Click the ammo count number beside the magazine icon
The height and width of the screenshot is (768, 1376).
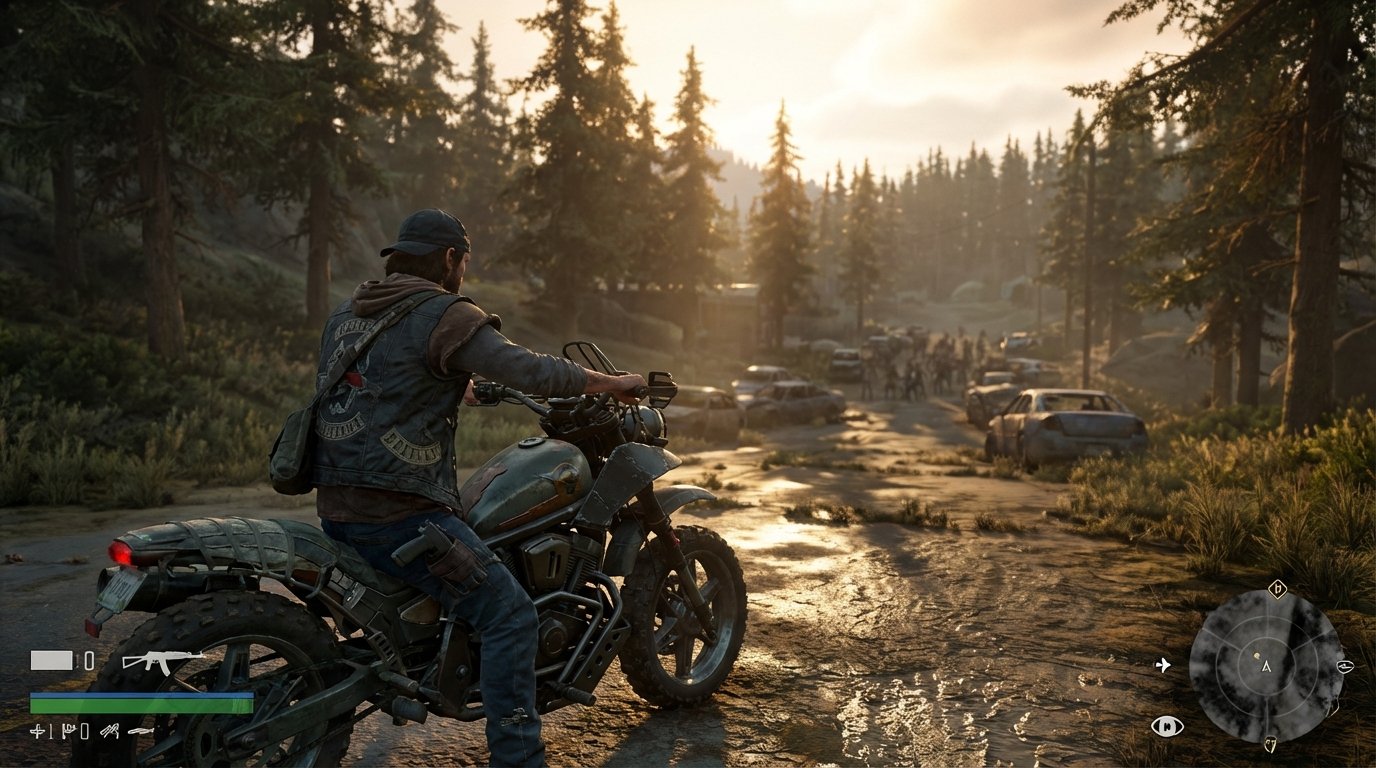click(89, 660)
